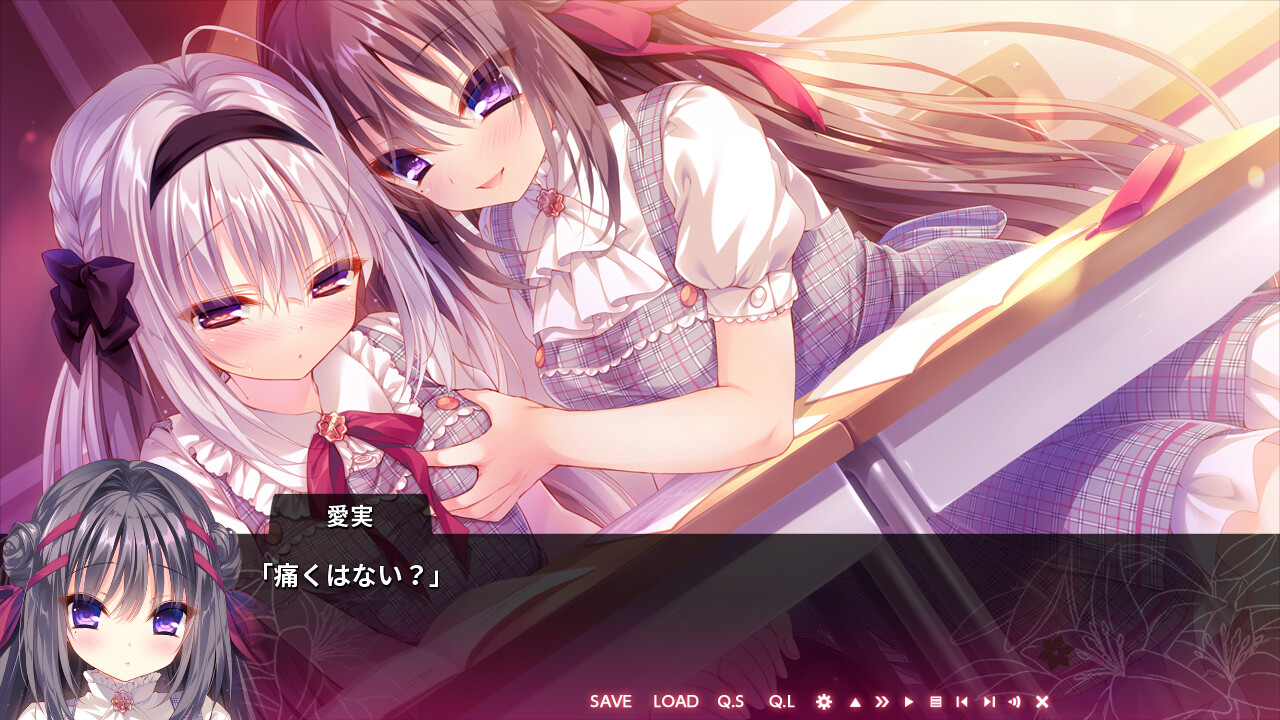Open the game settings with the gear icon

click(x=824, y=702)
